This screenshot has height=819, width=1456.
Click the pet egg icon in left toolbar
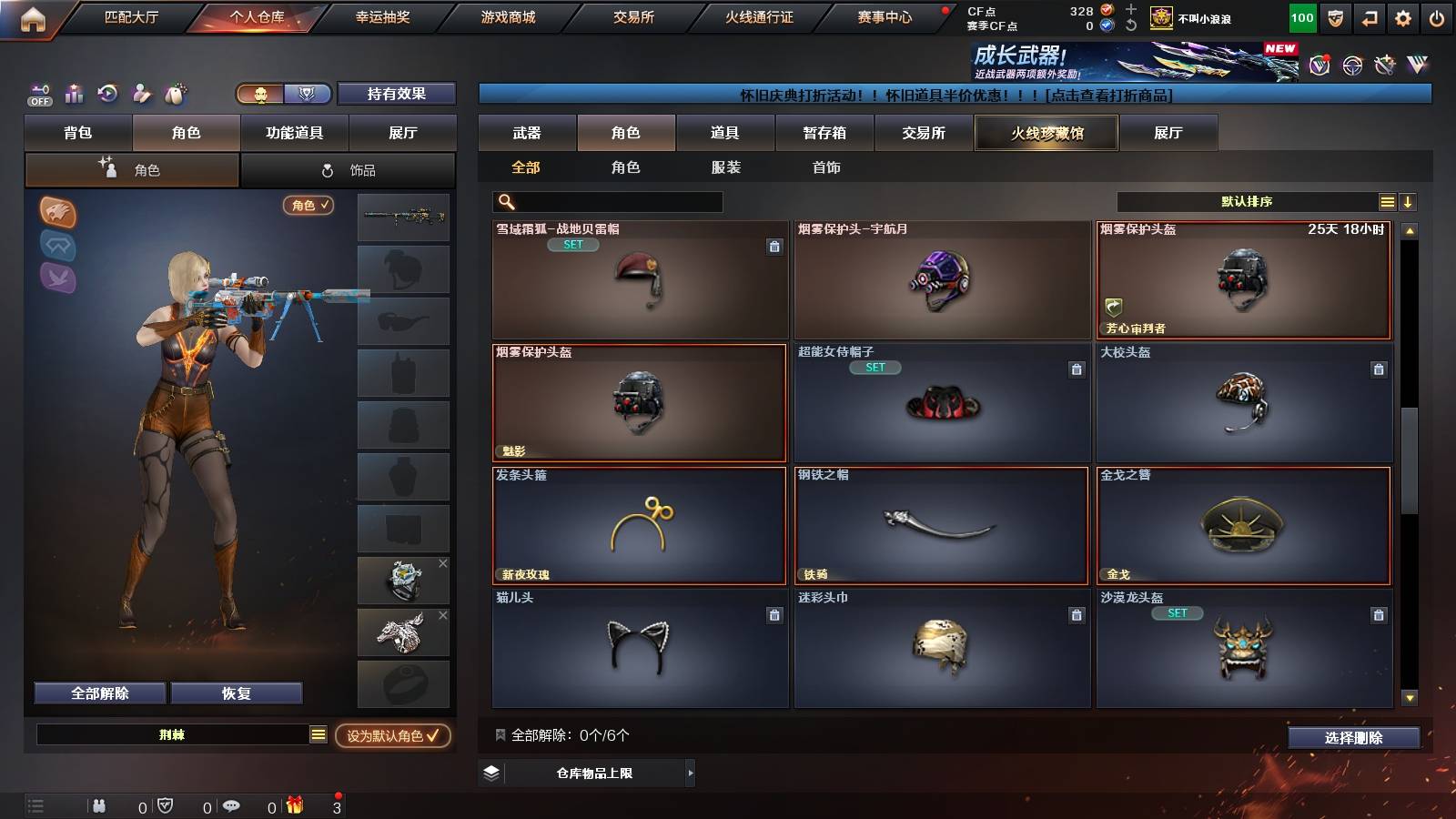click(175, 93)
